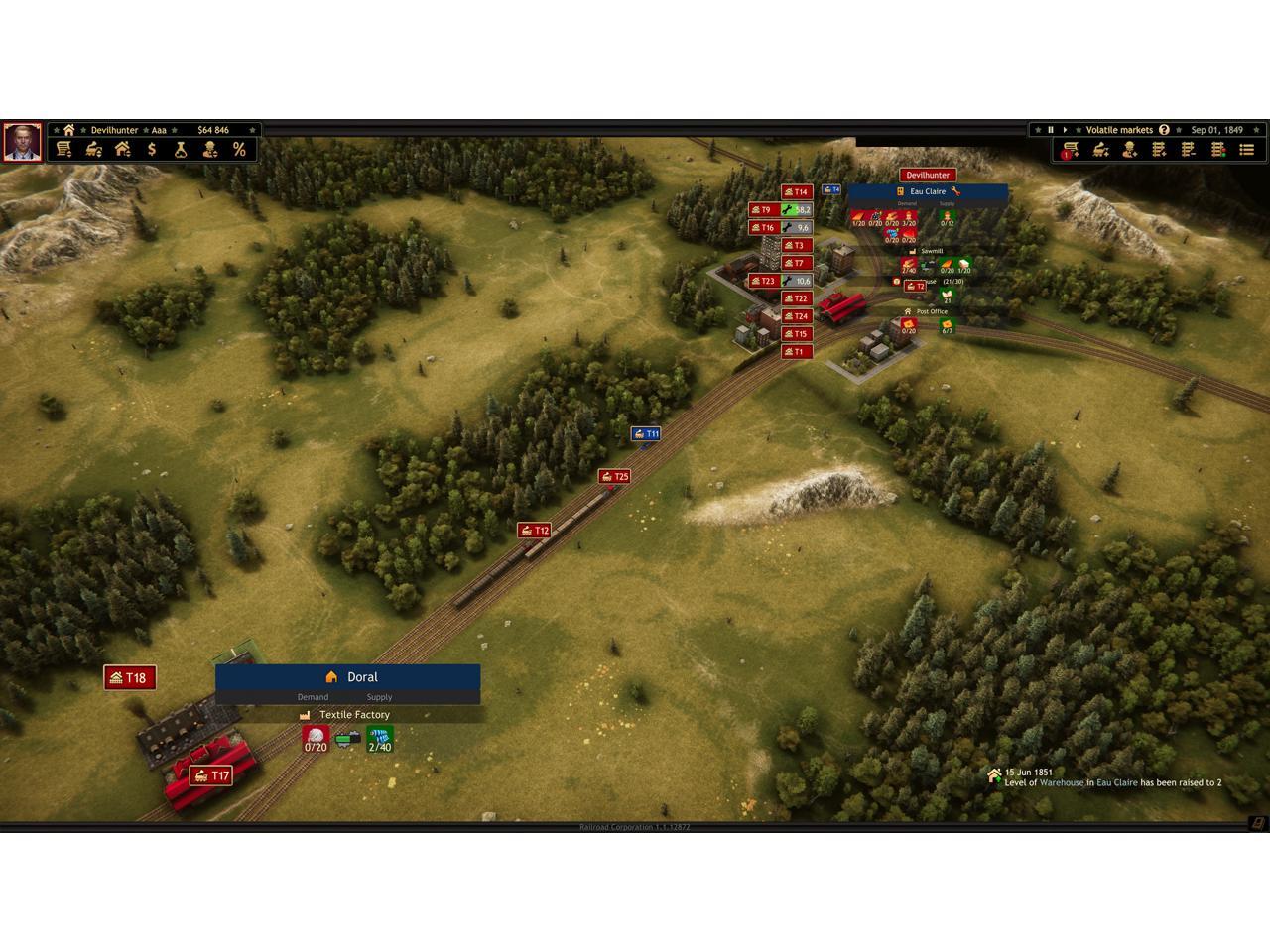Show help for Volatile markets

pos(1164,130)
